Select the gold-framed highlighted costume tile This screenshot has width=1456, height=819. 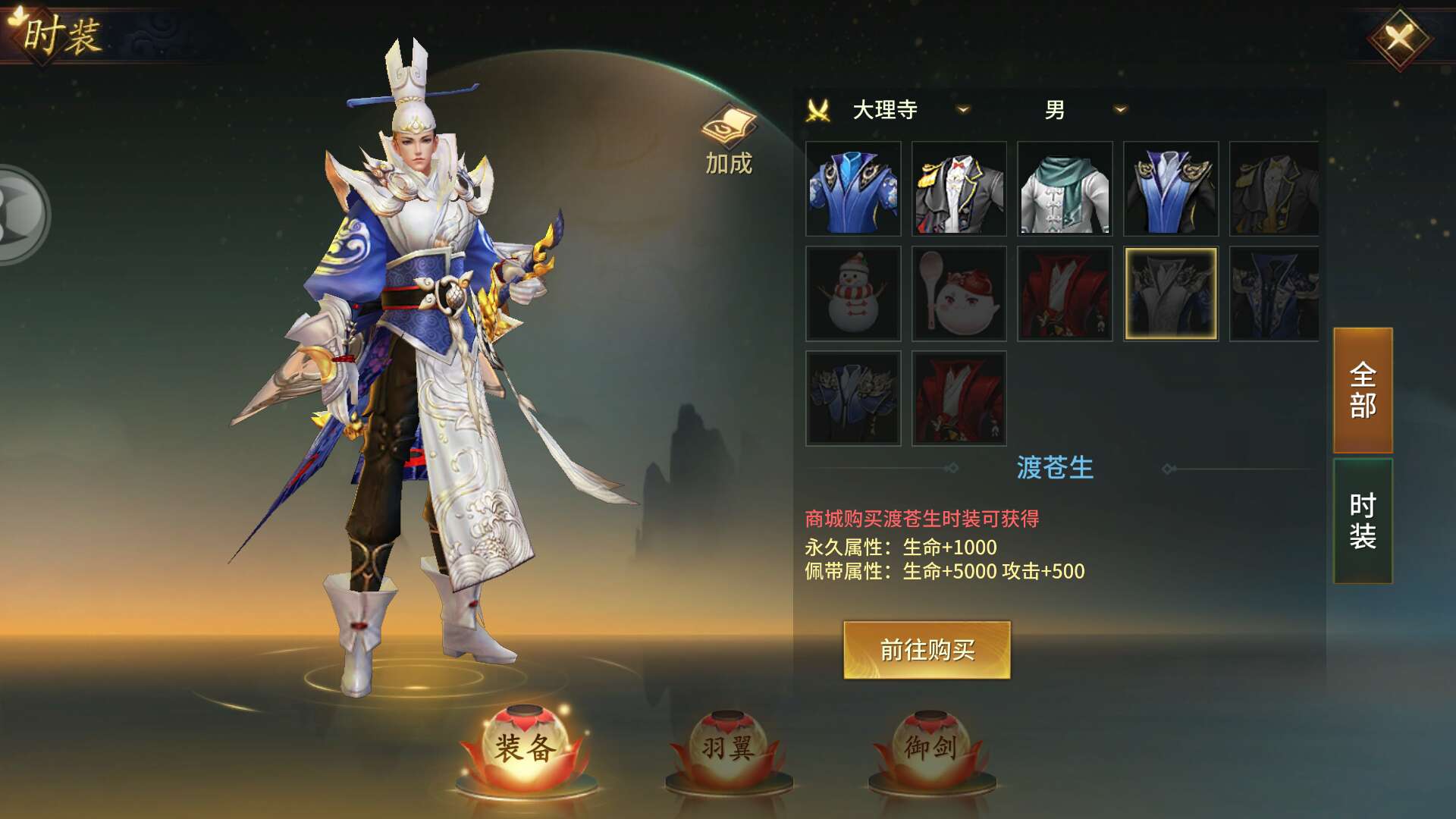coord(1170,293)
